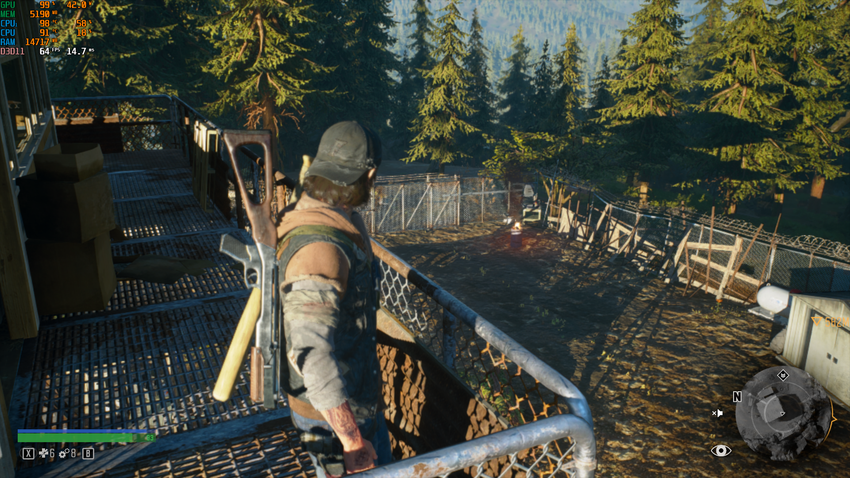Image resolution: width=850 pixels, height=478 pixels.
Task: Select the scrap gear icon
Action: point(64,454)
